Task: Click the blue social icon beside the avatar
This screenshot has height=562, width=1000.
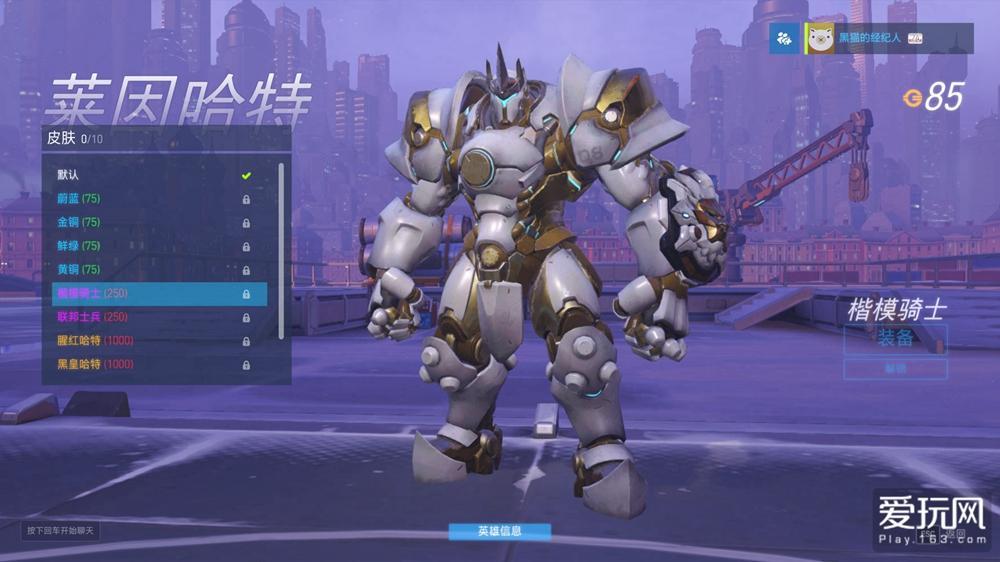Action: point(783,38)
